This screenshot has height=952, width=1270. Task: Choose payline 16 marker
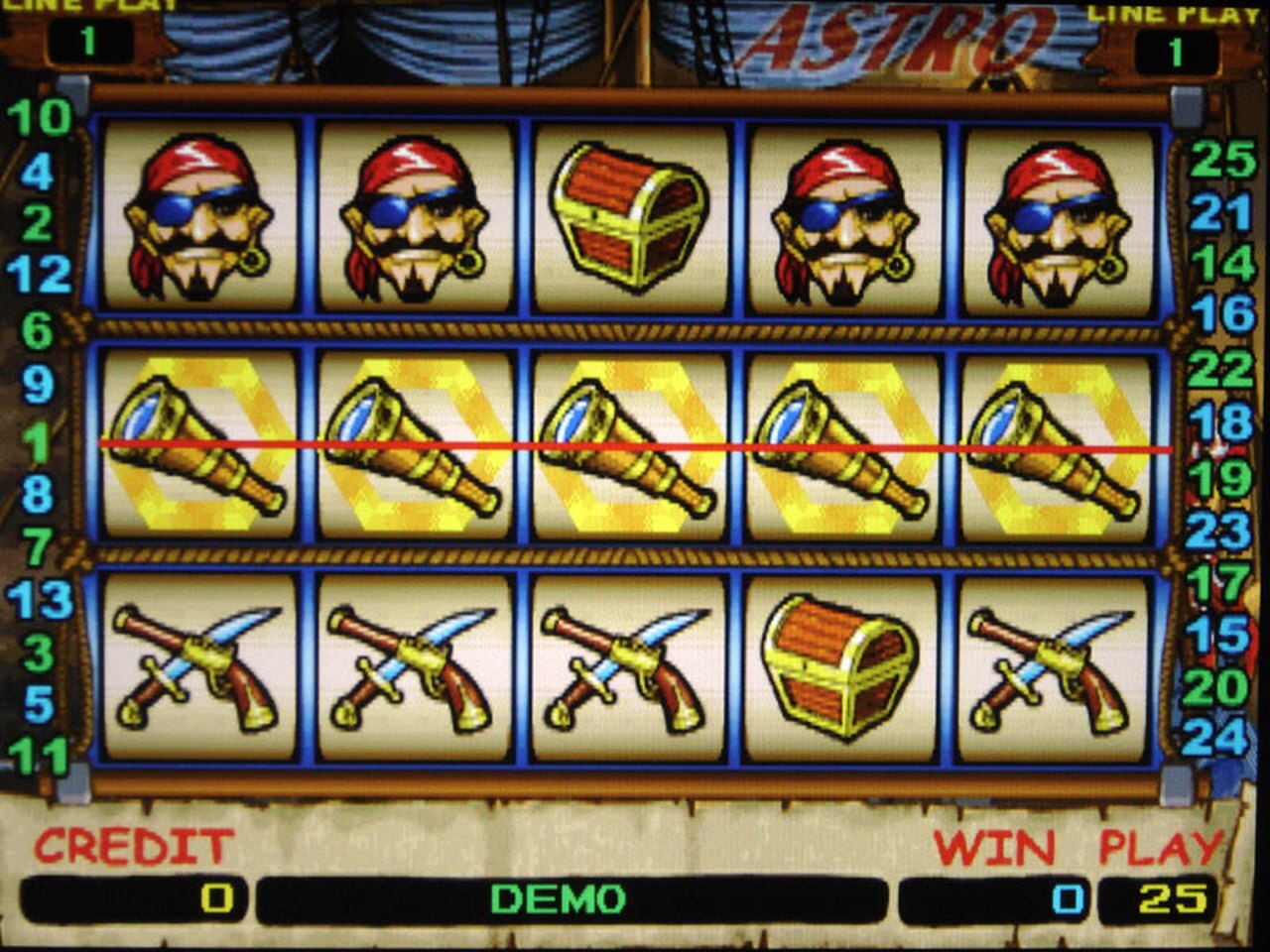(1222, 314)
